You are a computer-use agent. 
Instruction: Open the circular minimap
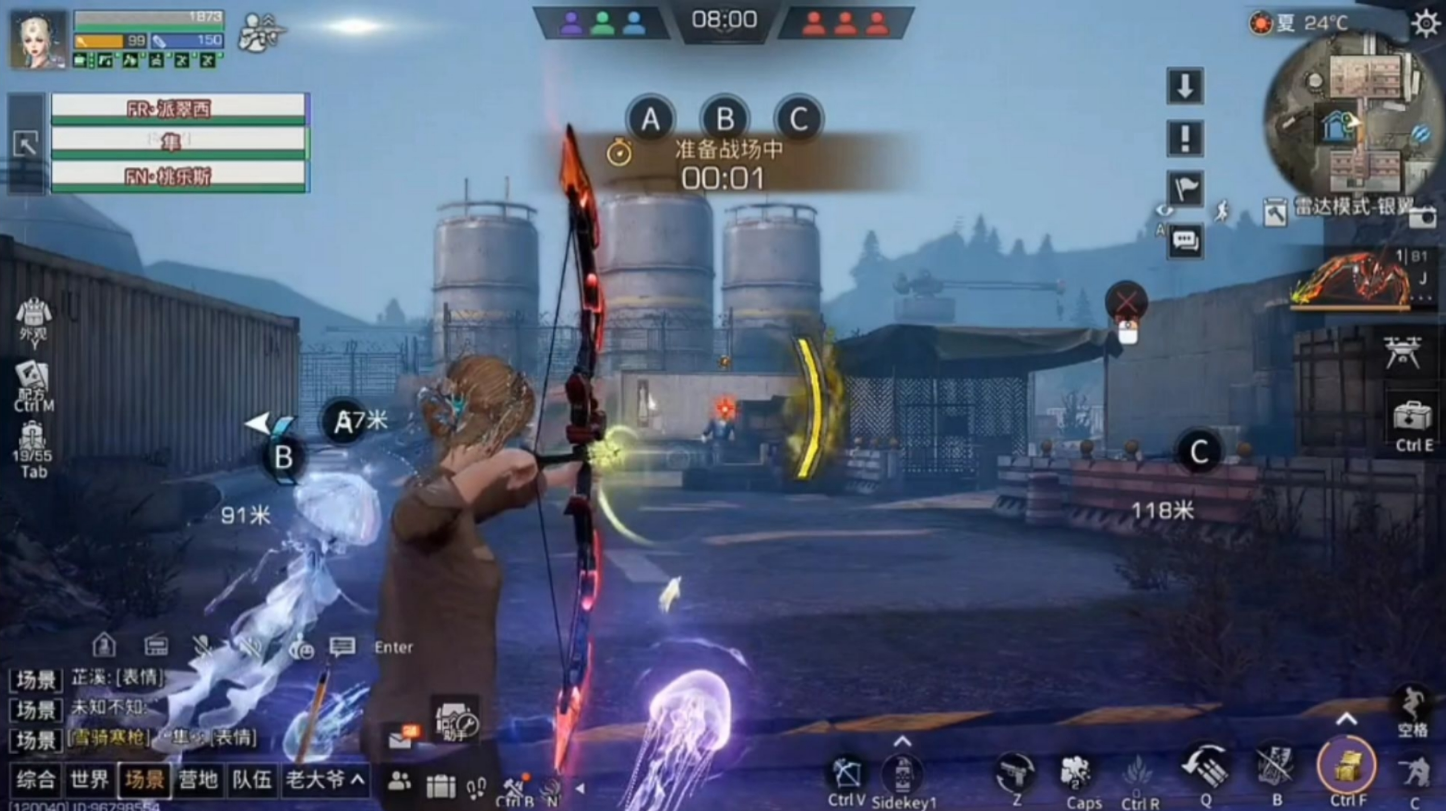pos(1354,113)
